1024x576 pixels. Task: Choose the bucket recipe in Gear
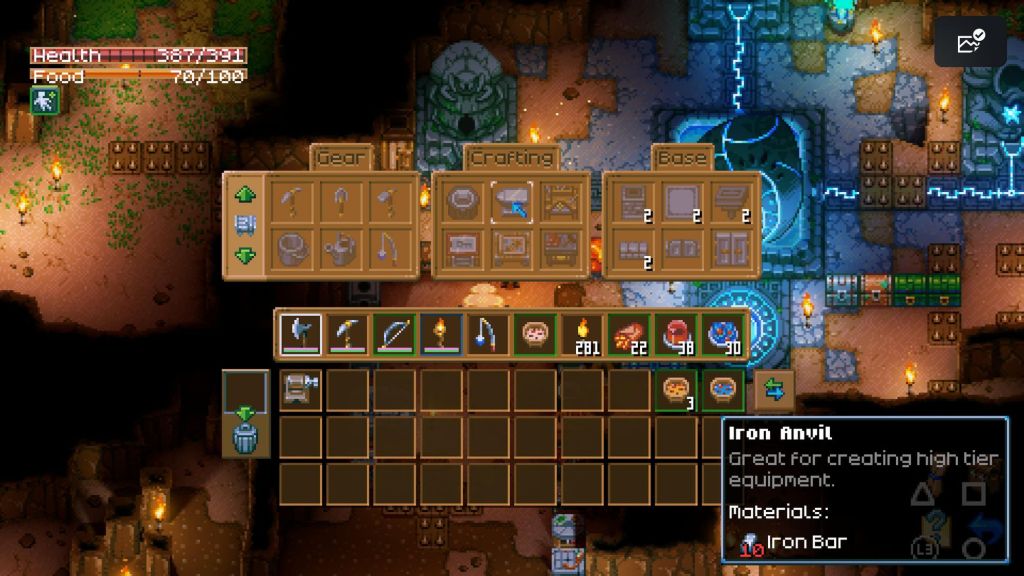click(x=295, y=249)
